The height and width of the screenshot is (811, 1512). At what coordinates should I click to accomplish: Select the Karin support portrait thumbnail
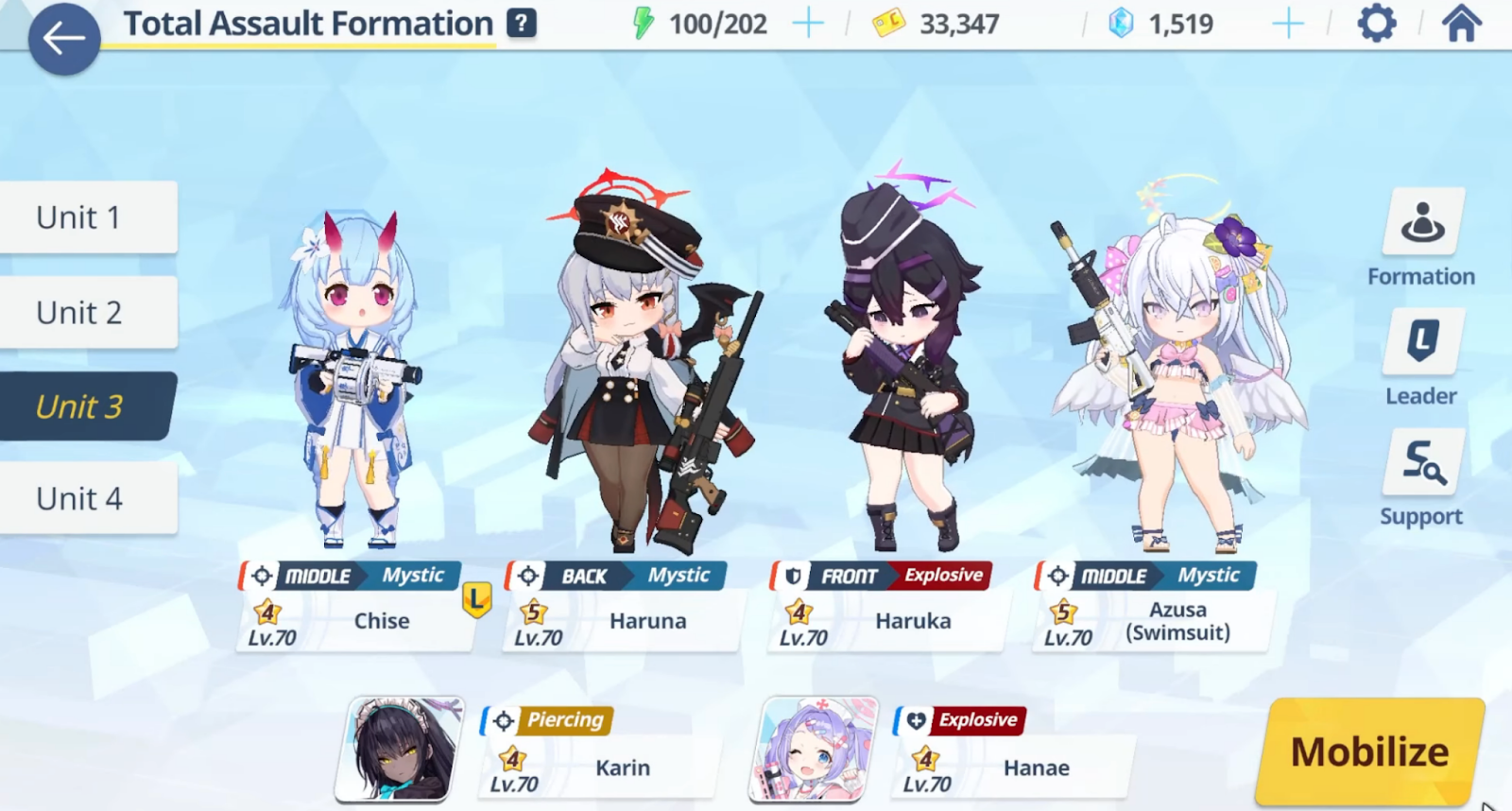397,751
